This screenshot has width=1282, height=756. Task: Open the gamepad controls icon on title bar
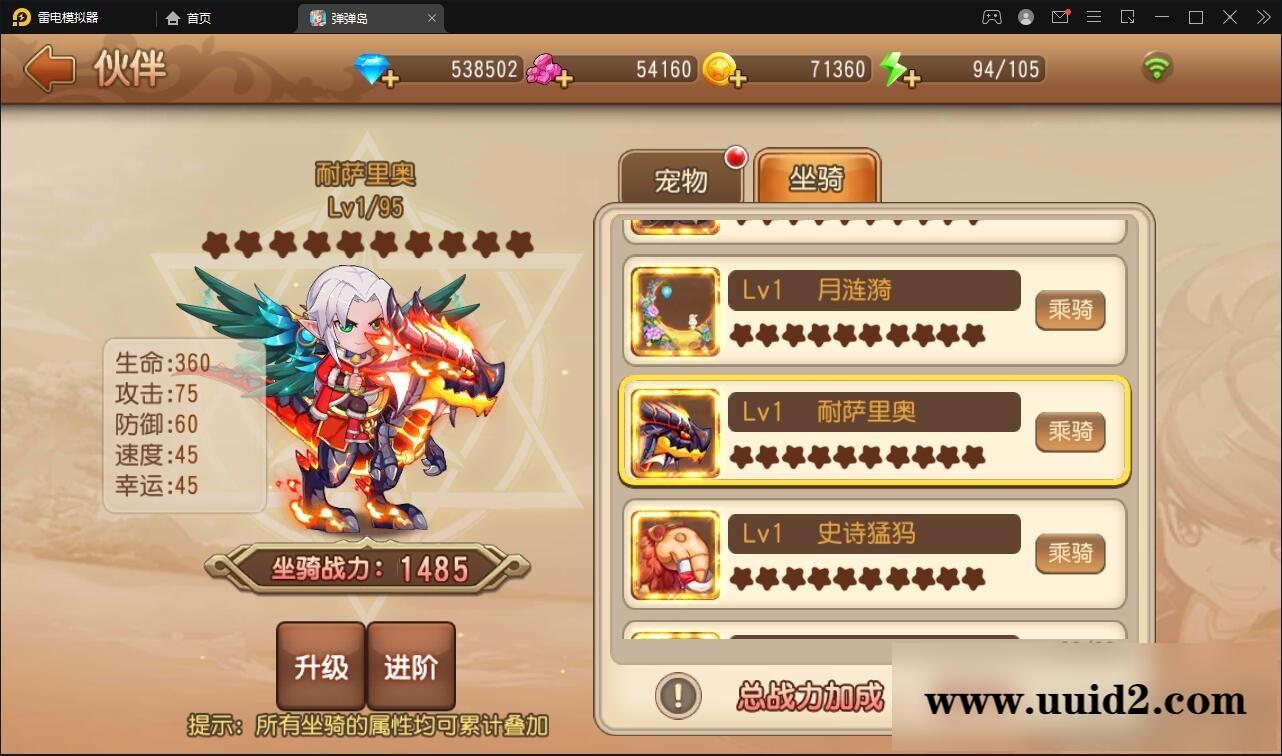click(x=991, y=17)
